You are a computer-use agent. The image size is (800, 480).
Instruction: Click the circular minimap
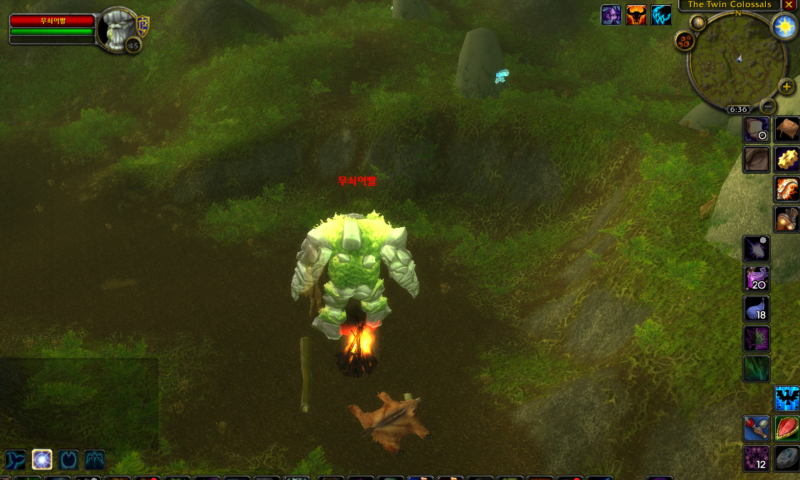736,61
